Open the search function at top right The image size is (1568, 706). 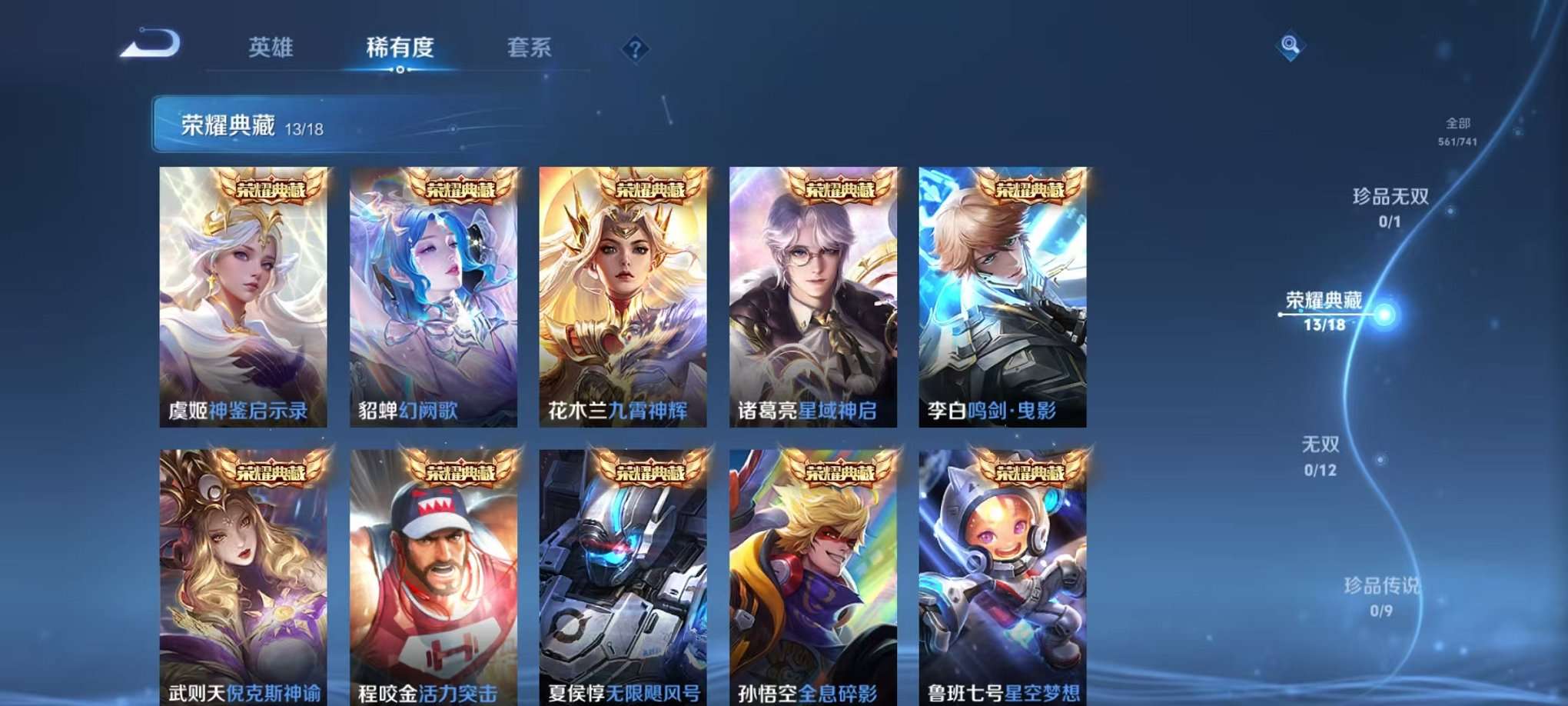pos(1290,44)
